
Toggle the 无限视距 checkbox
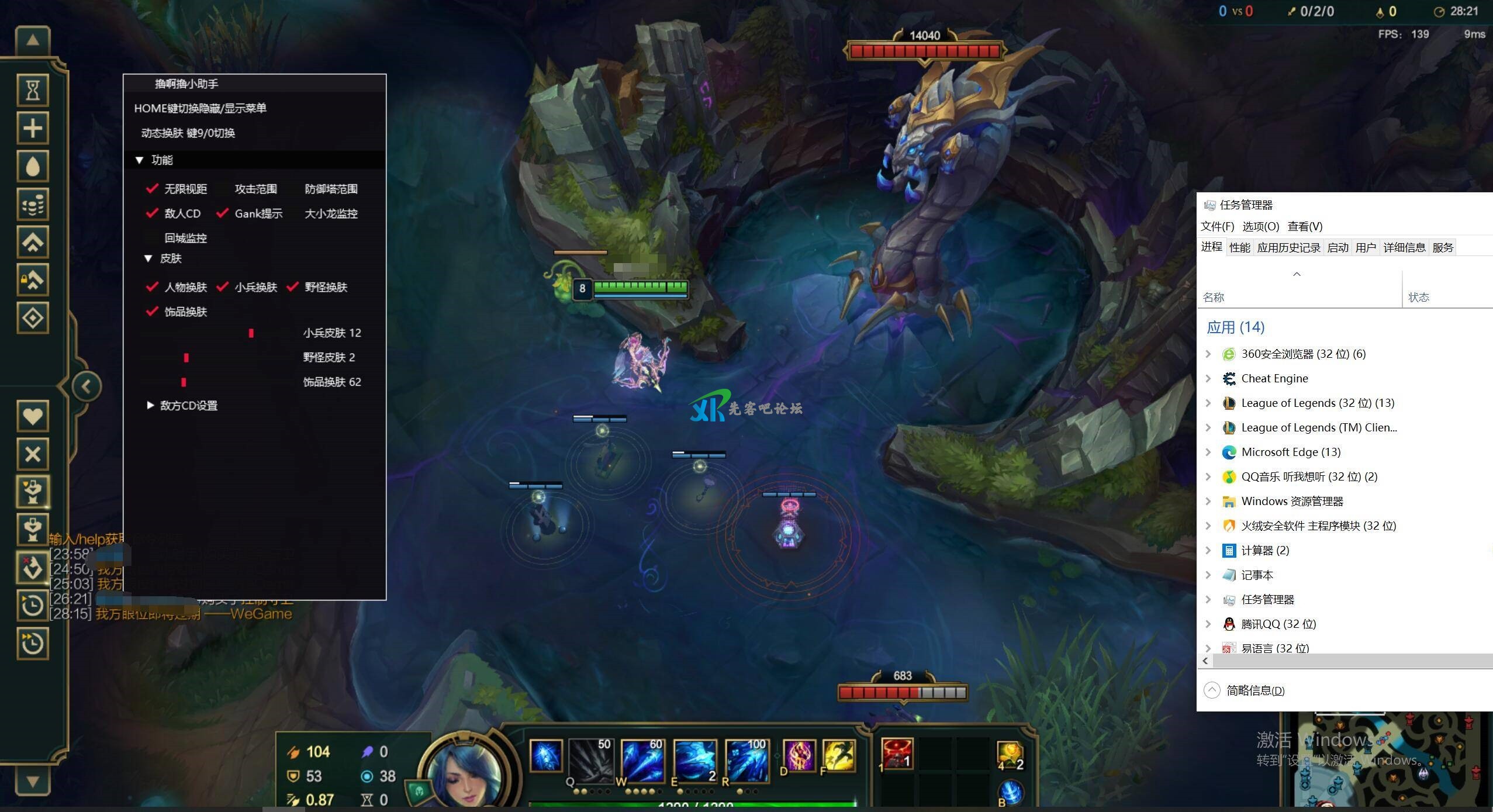coord(152,189)
